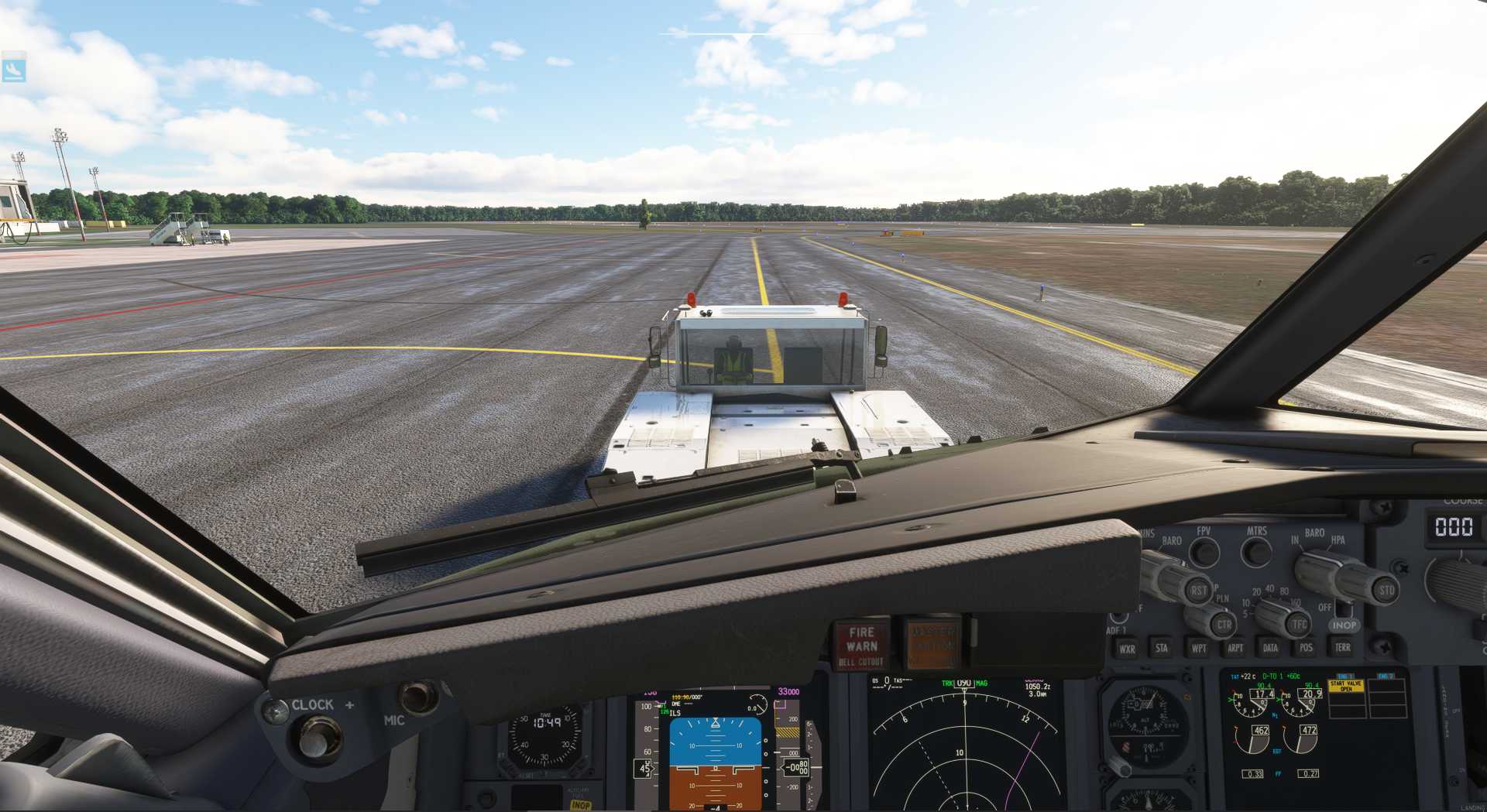The image size is (1487, 812).
Task: Toggle the WXR weather radar button
Action: tap(1127, 649)
